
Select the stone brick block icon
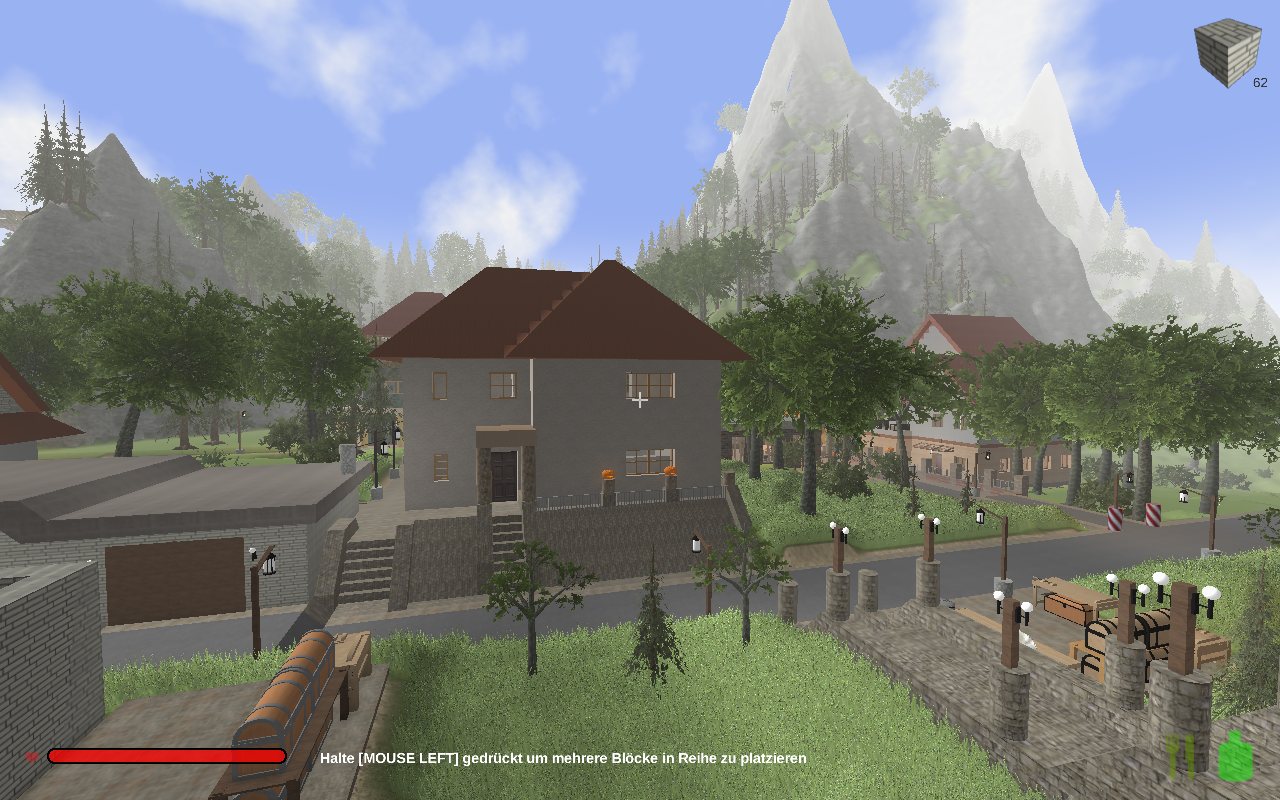(1227, 52)
